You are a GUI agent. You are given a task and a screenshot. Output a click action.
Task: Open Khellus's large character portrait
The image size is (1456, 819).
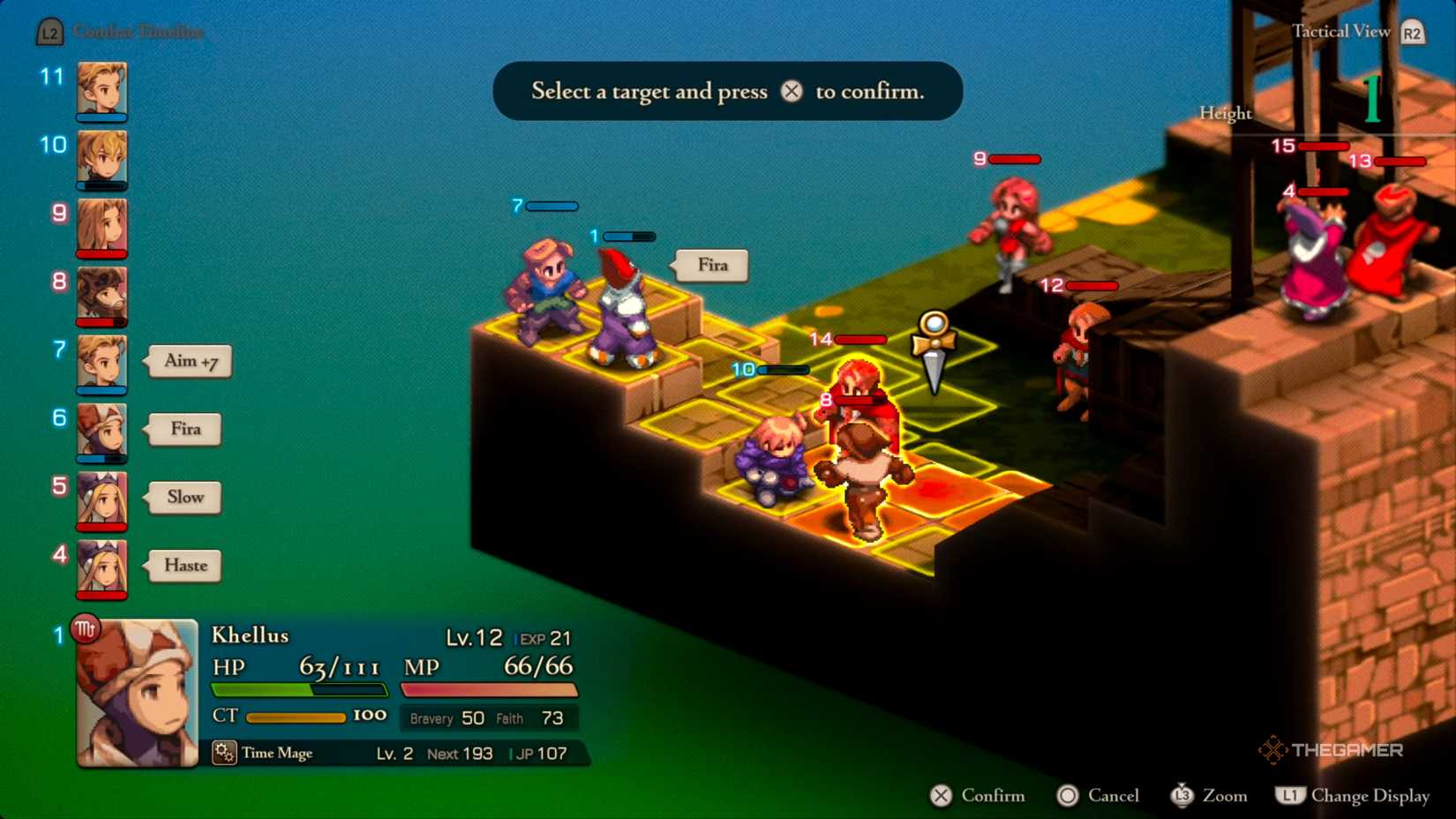point(137,693)
